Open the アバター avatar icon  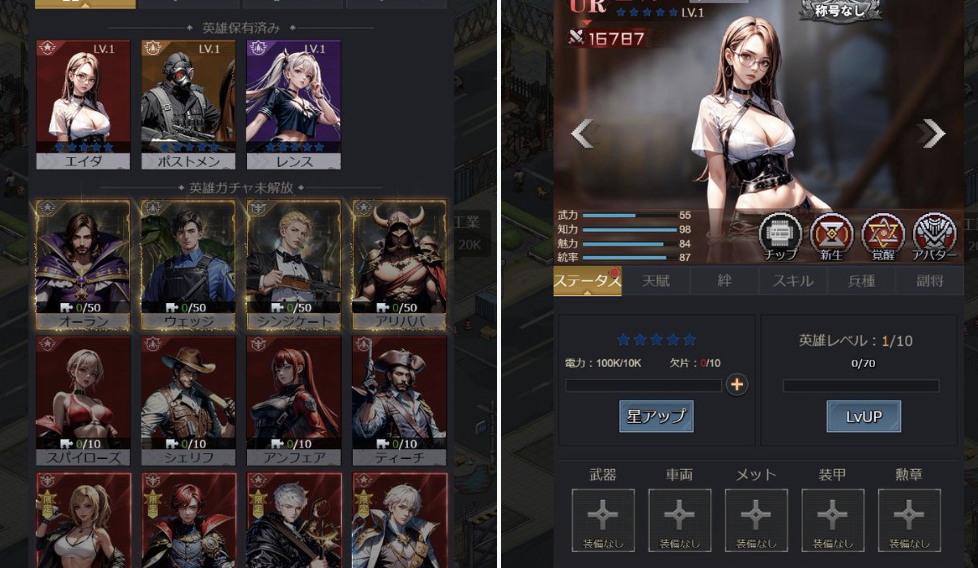(x=934, y=236)
